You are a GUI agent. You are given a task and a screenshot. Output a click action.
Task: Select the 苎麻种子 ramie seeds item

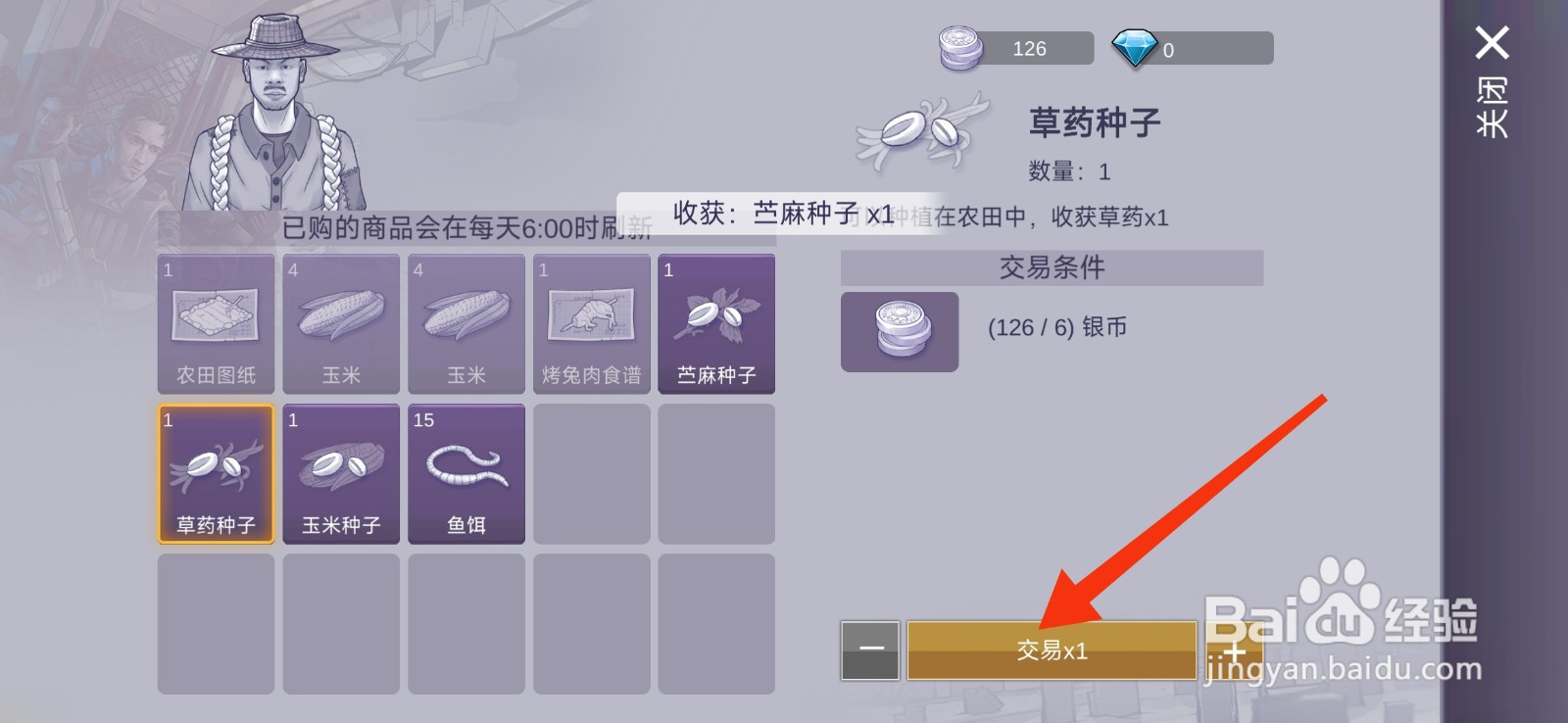click(716, 323)
